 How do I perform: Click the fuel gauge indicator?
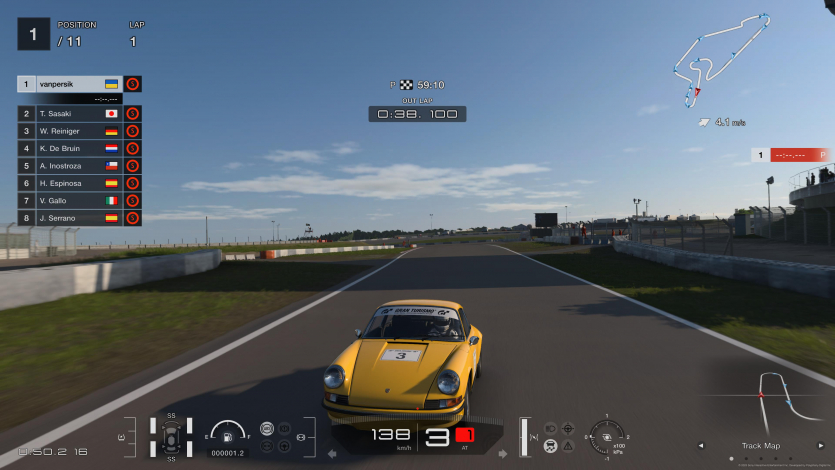pyautogui.click(x=228, y=435)
